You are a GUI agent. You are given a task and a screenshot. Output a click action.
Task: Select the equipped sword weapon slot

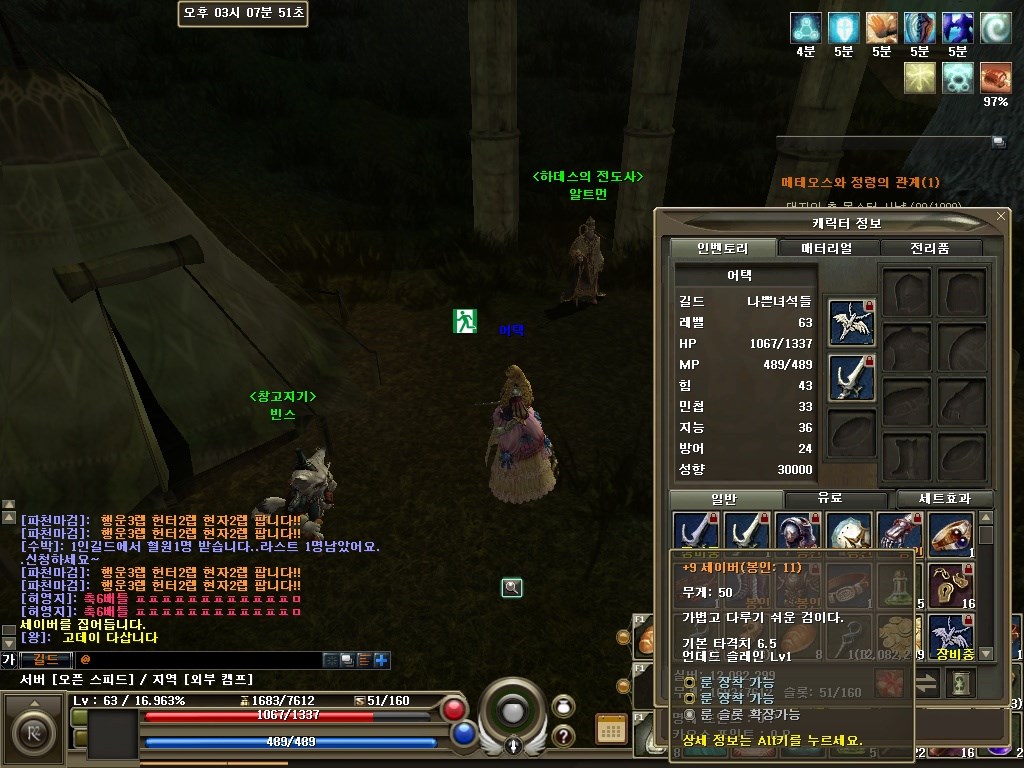852,378
